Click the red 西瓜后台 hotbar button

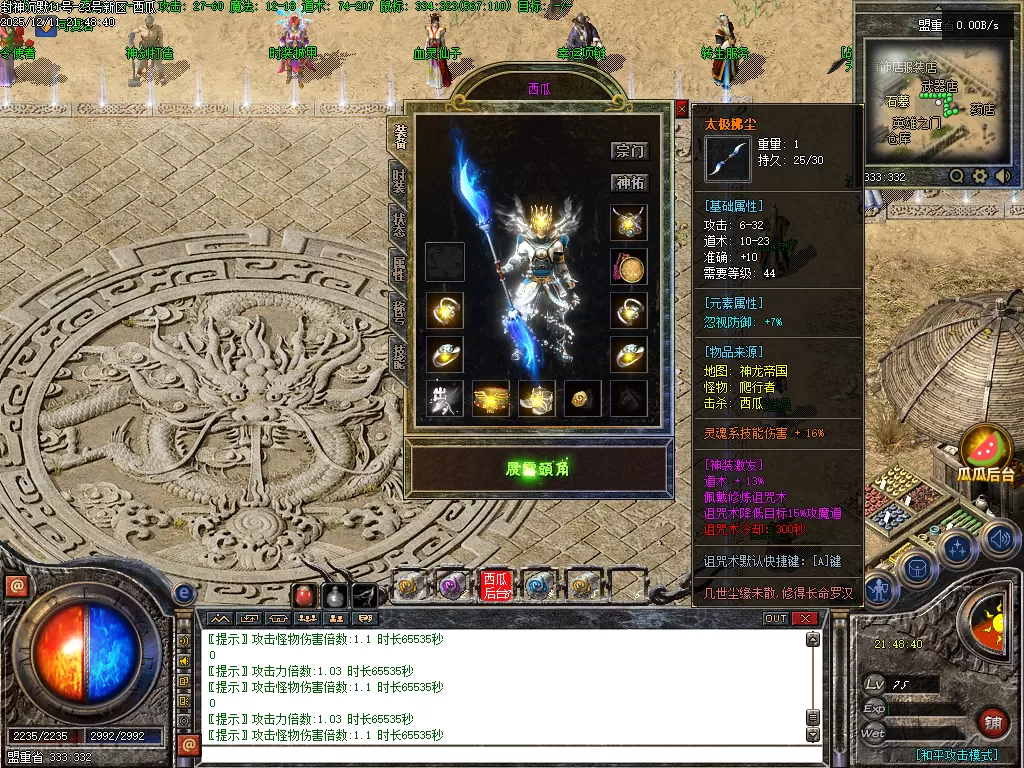pos(495,585)
